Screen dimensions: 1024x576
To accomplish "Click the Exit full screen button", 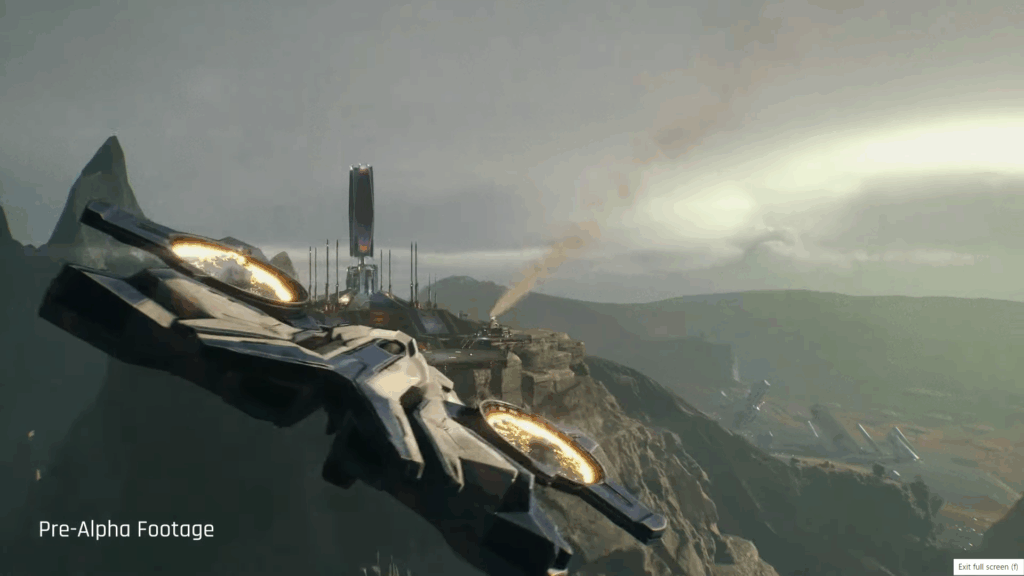I will (x=987, y=567).
